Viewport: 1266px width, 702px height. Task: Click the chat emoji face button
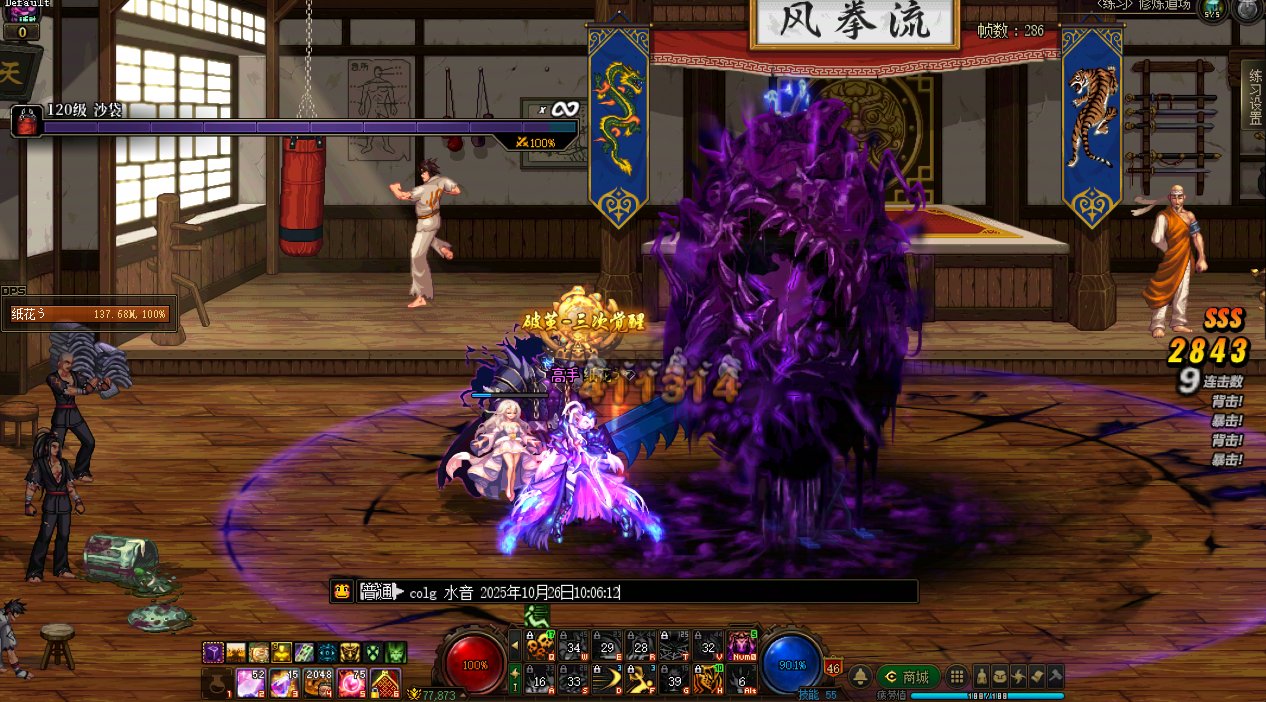pos(342,591)
